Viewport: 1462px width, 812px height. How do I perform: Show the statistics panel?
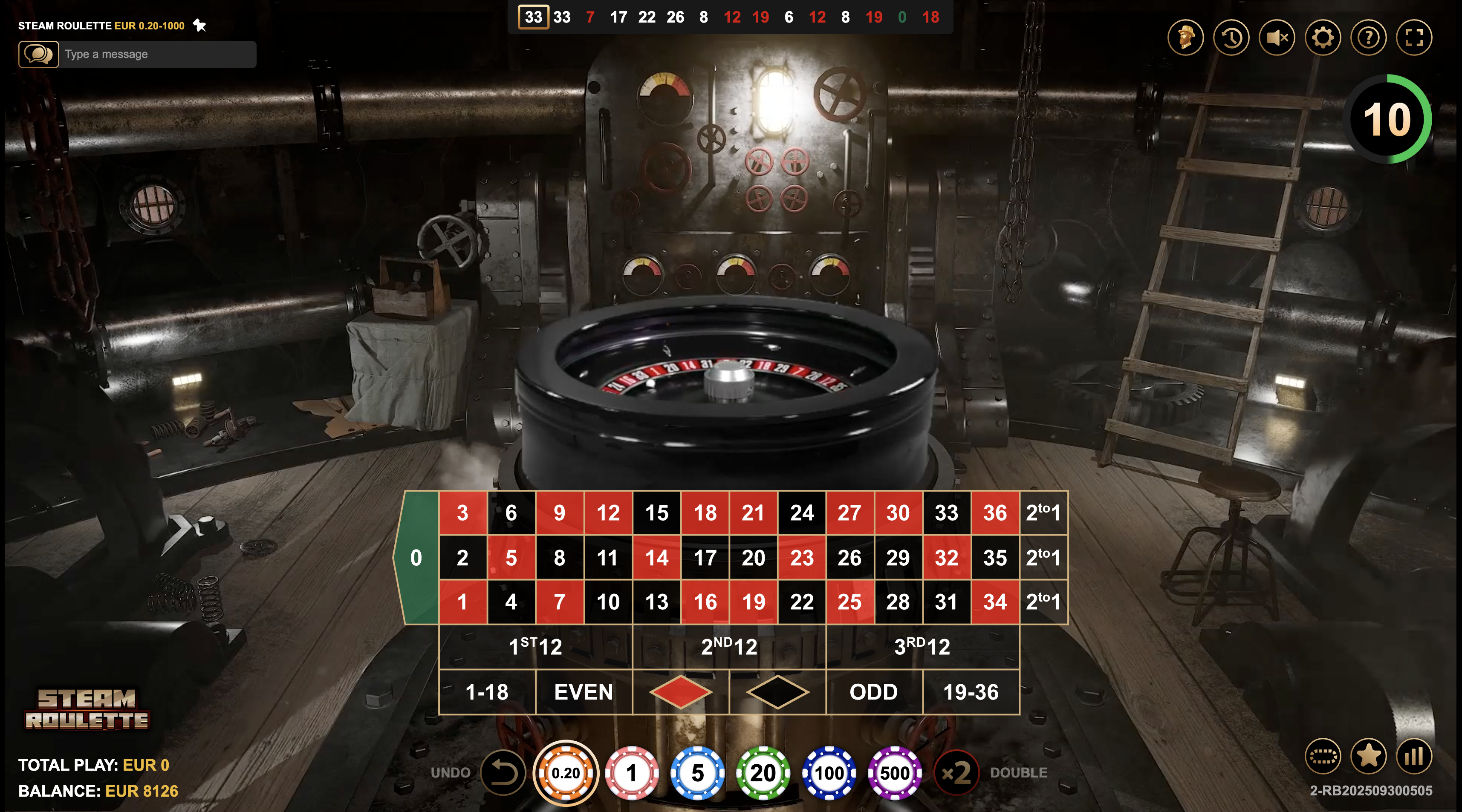click(x=1414, y=757)
